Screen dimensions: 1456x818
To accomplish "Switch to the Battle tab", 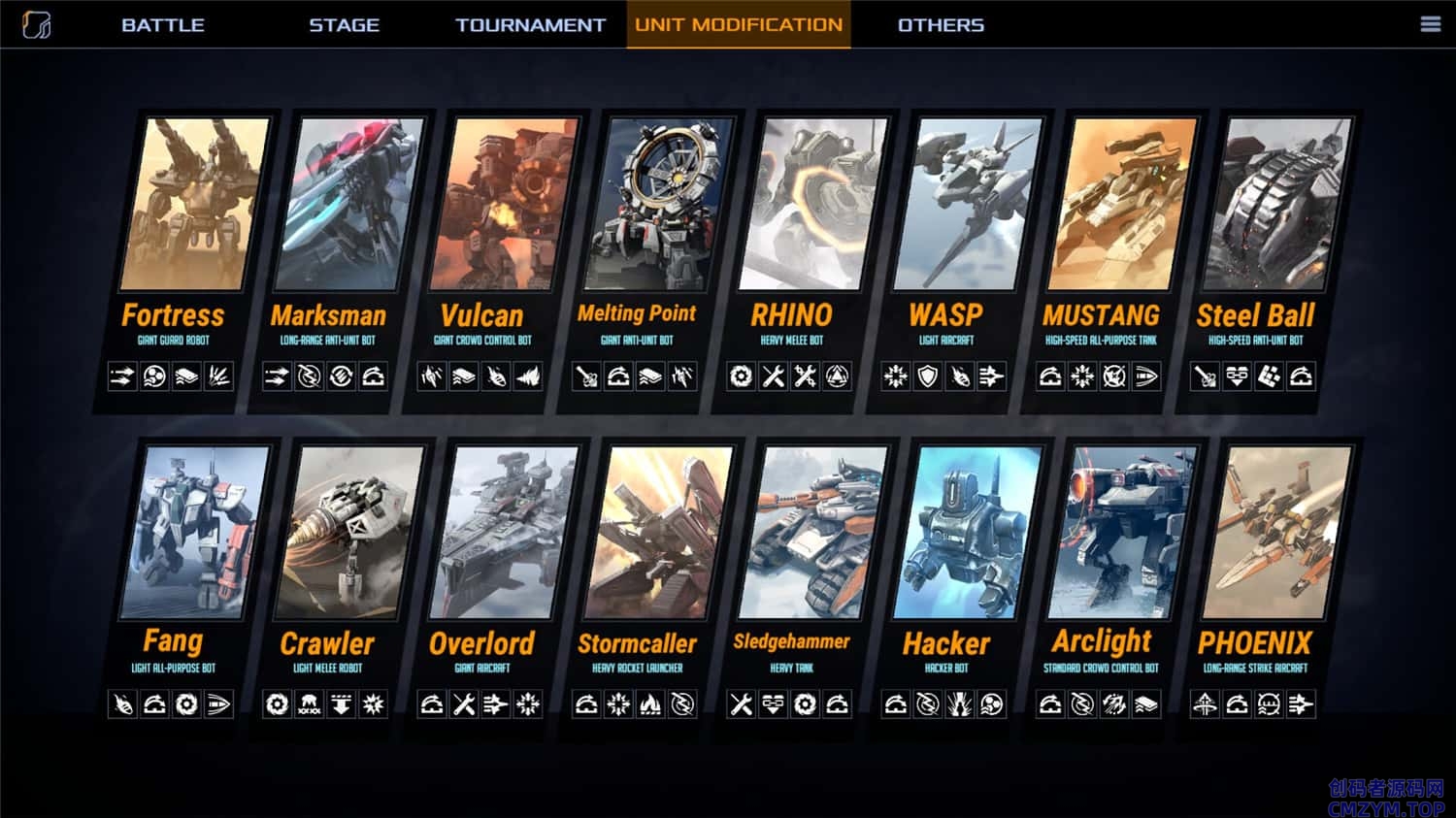I will click(x=162, y=25).
